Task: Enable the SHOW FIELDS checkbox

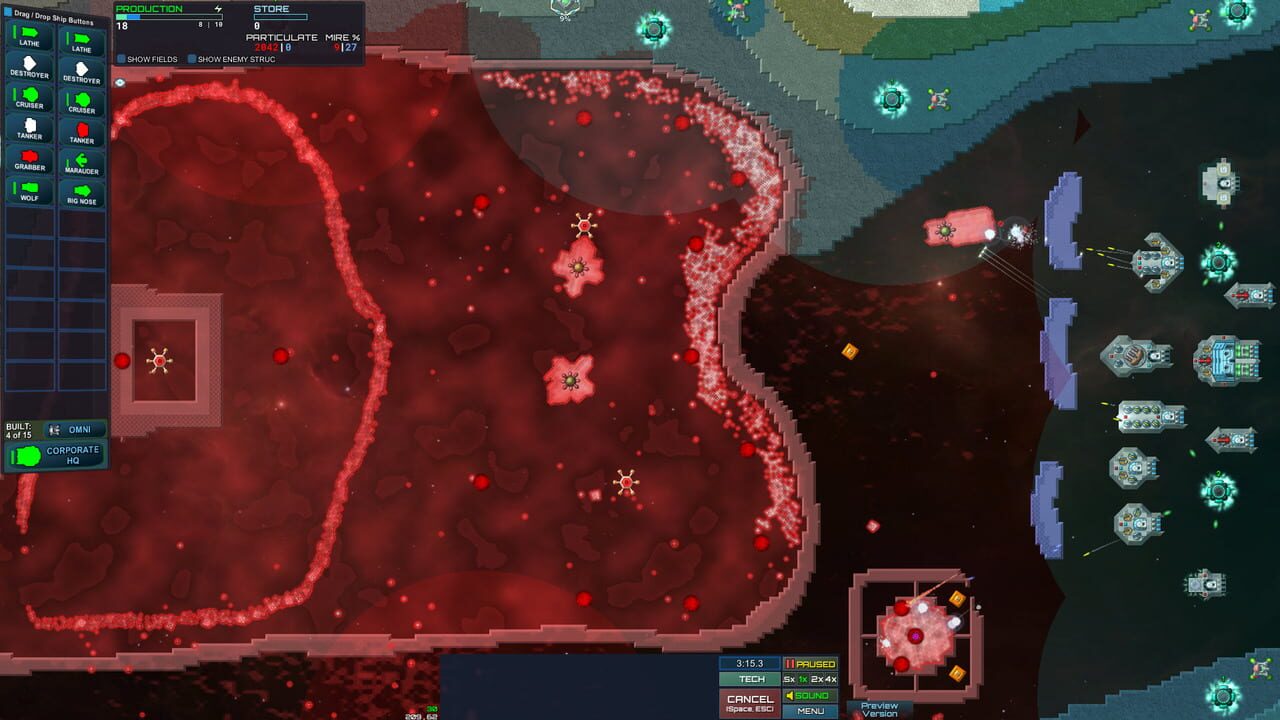Action: (122, 59)
